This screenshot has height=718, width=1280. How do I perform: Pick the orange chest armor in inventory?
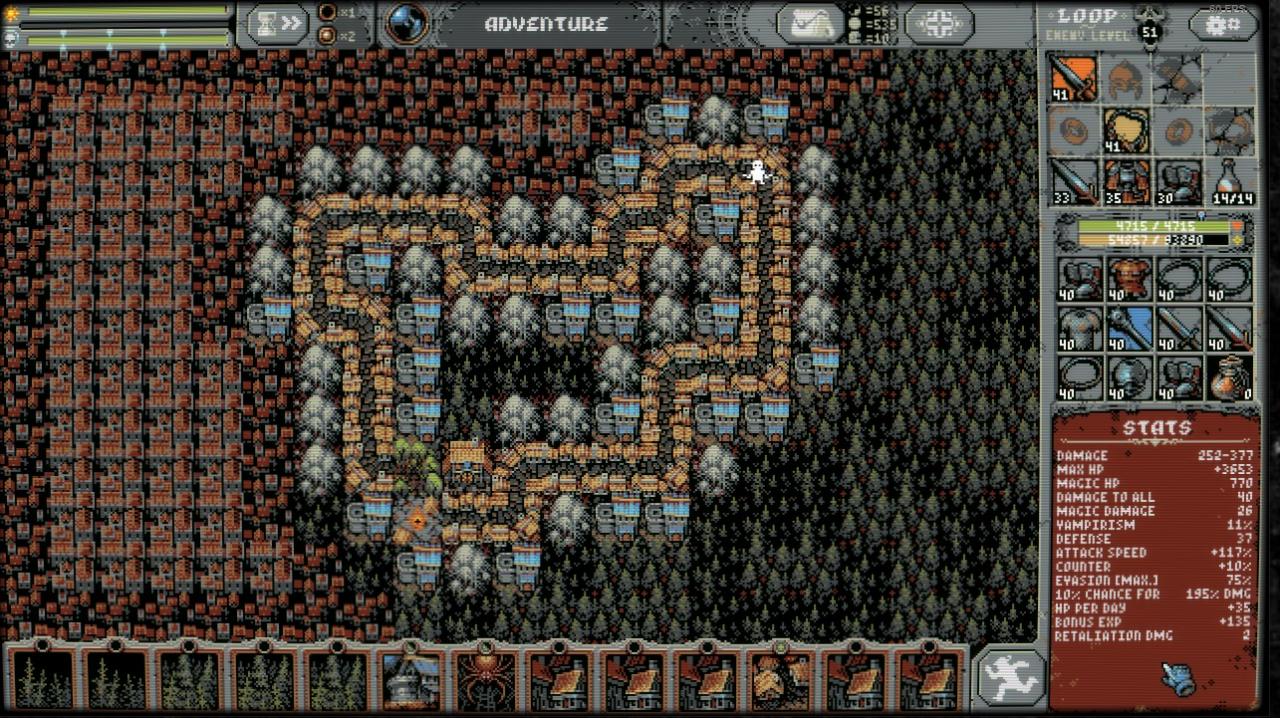(1127, 279)
